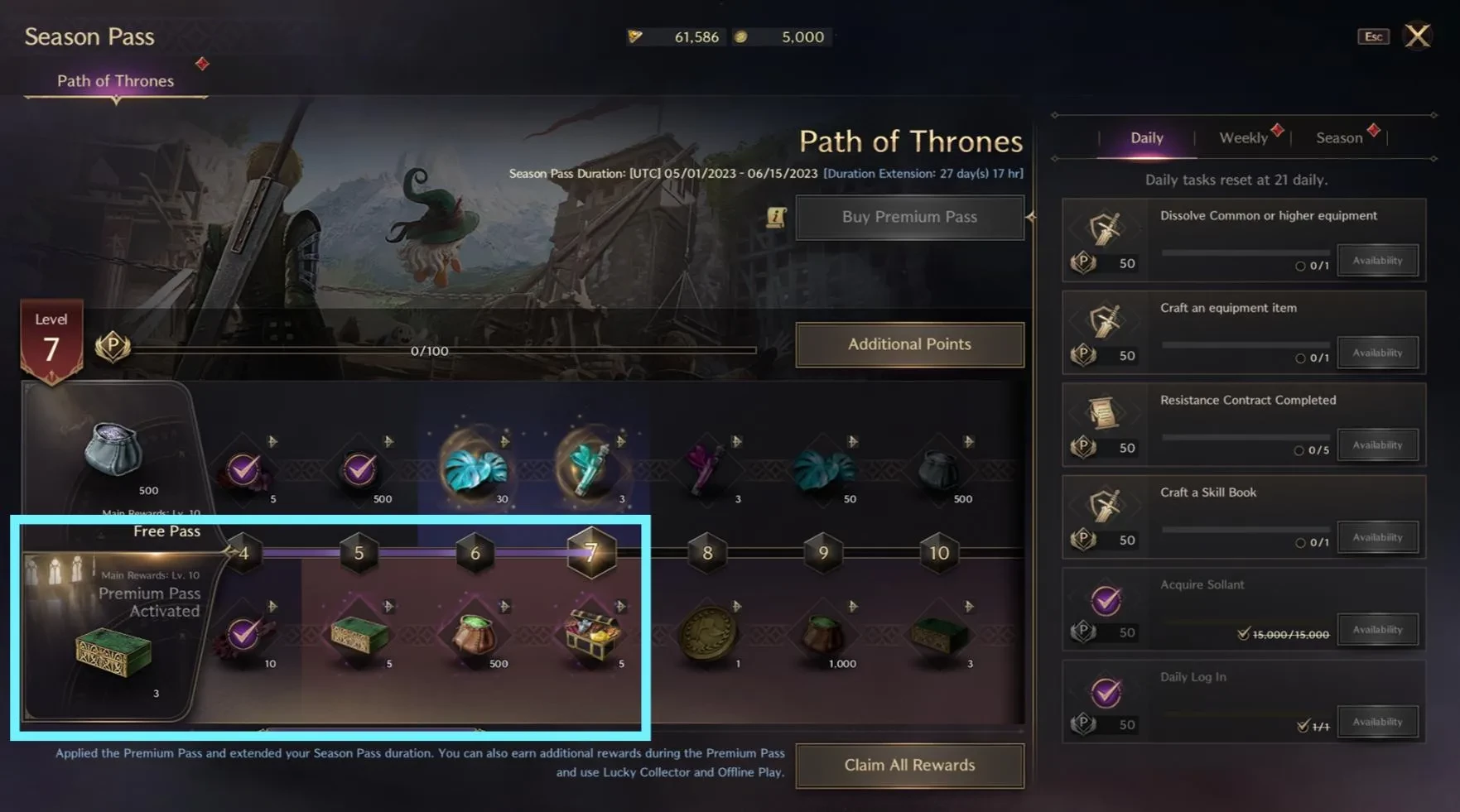Screen dimensions: 1460x812
Task: Open Additional Points purchase
Action: click(x=909, y=344)
